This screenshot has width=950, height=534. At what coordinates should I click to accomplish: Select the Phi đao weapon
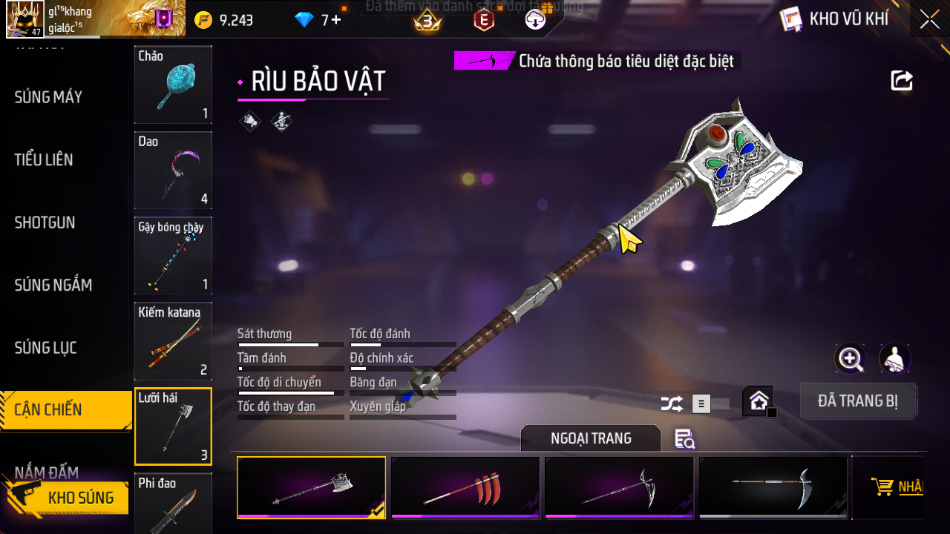[x=173, y=504]
